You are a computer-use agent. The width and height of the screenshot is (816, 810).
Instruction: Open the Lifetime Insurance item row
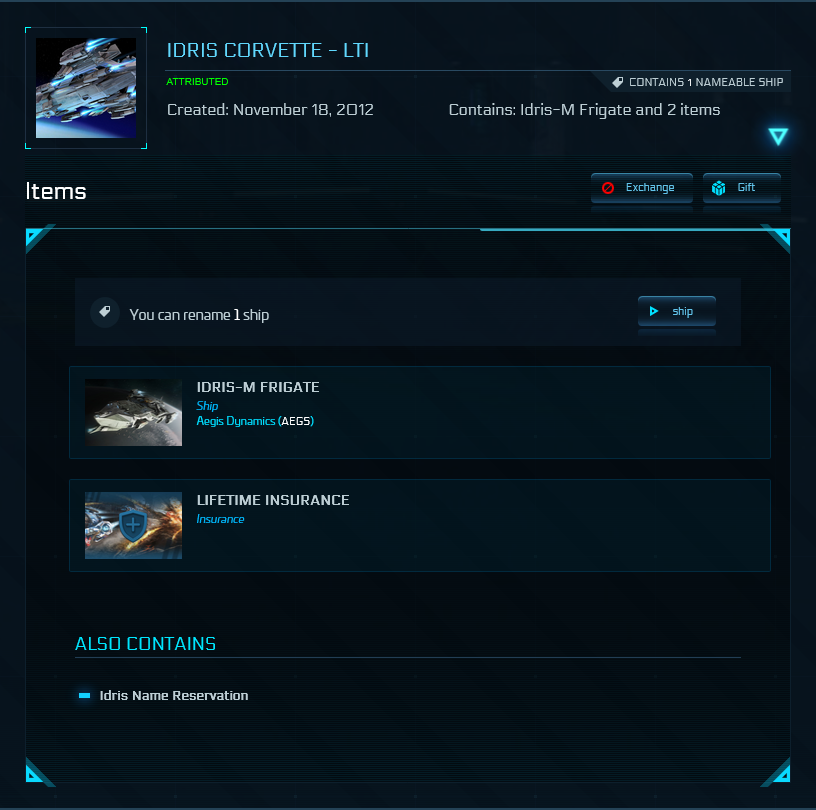419,525
